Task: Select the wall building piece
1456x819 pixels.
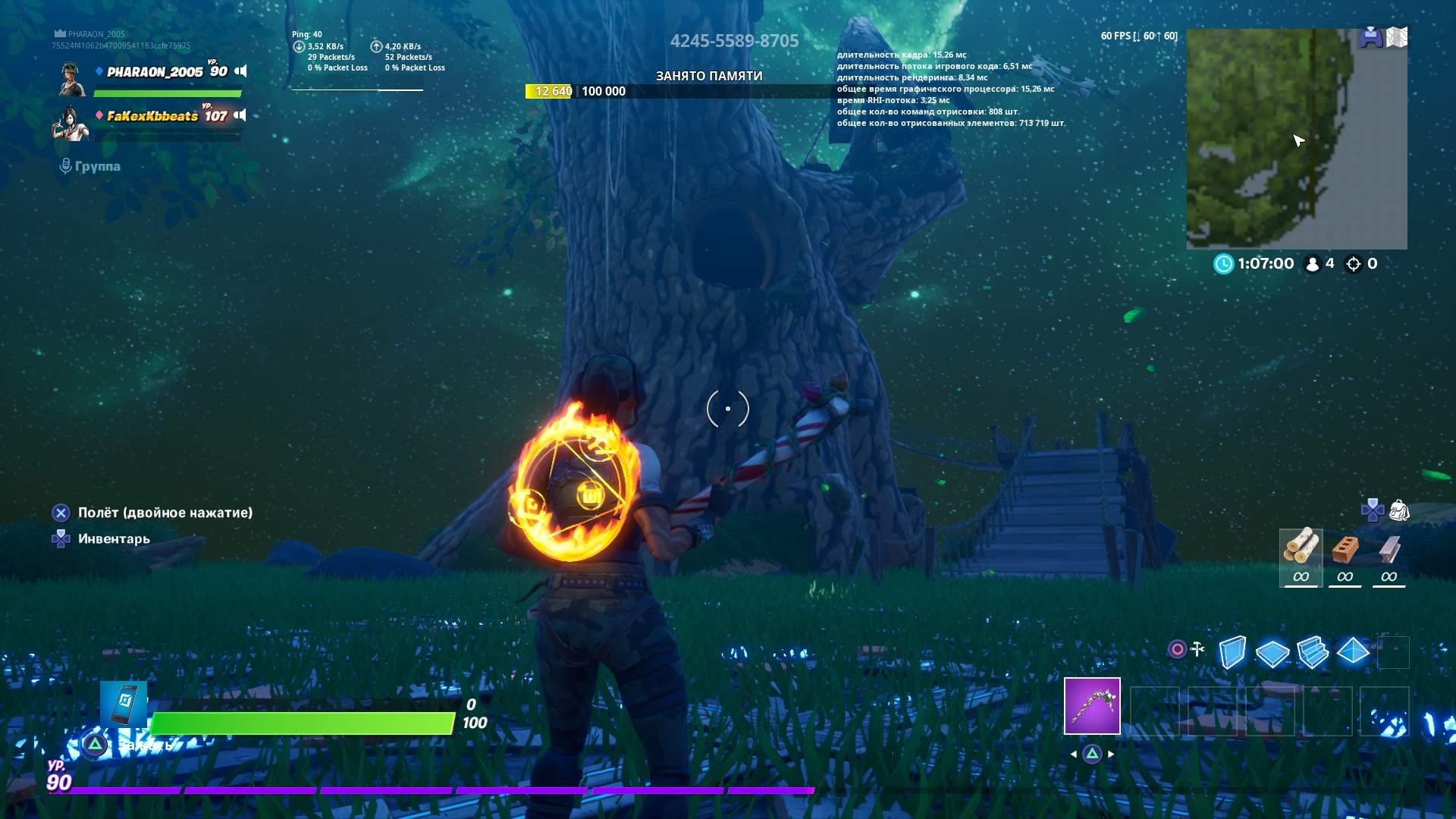Action: pos(1232,651)
